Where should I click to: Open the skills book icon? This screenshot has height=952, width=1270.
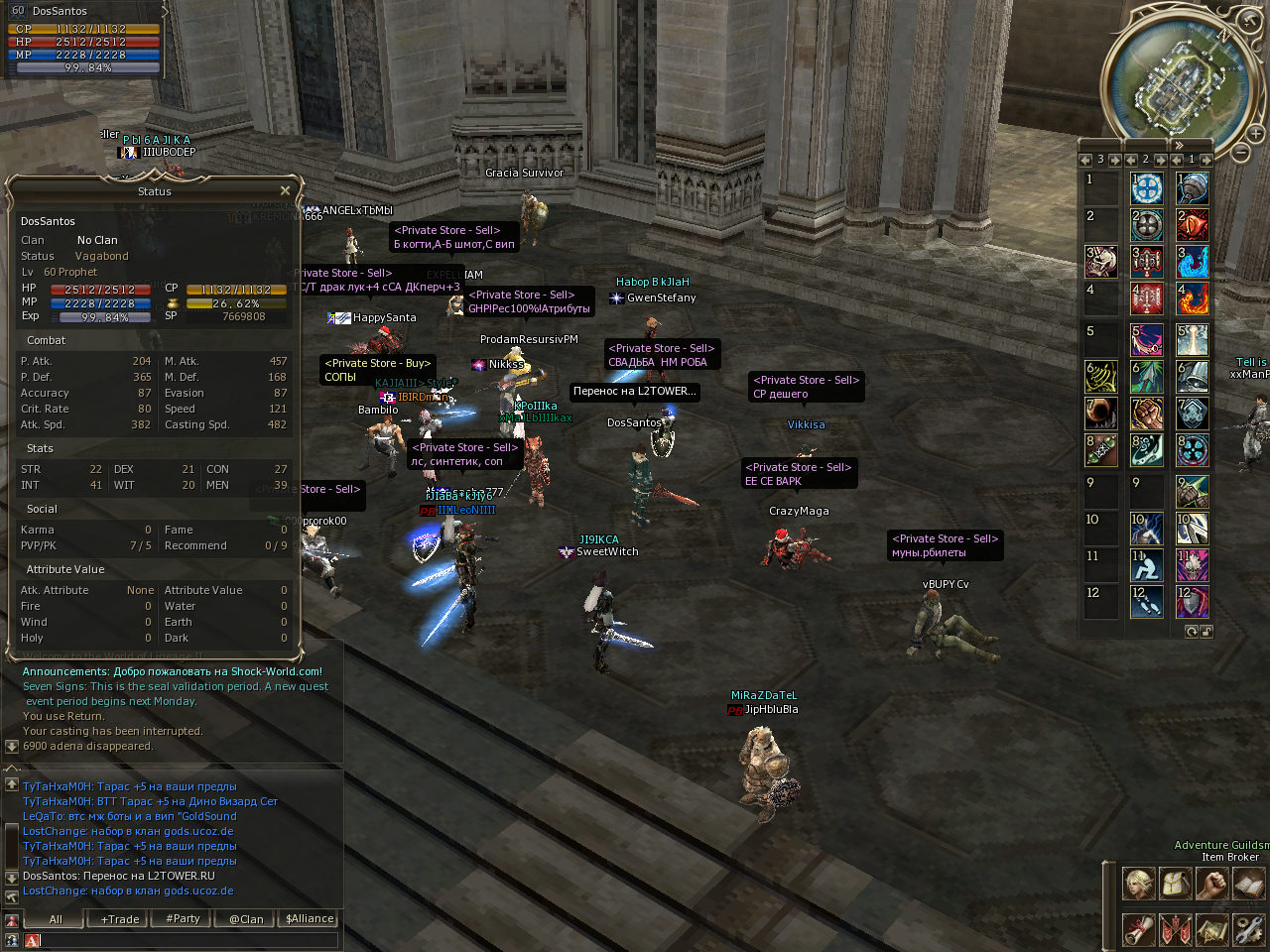click(1248, 883)
